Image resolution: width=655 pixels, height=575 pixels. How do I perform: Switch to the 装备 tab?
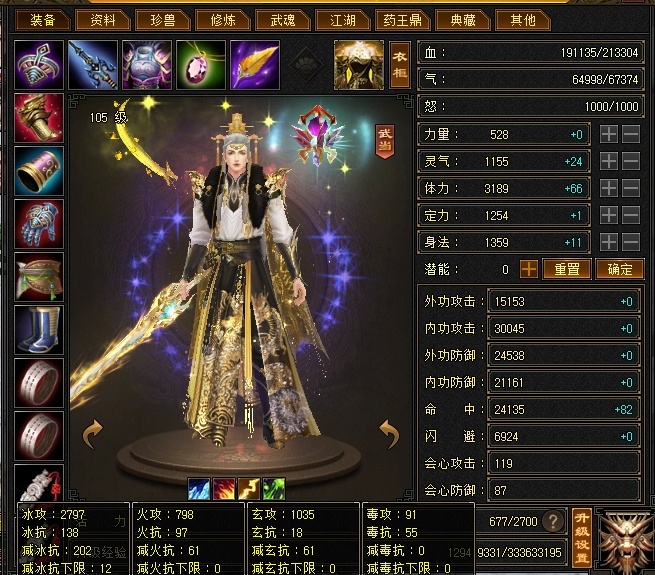pos(42,19)
